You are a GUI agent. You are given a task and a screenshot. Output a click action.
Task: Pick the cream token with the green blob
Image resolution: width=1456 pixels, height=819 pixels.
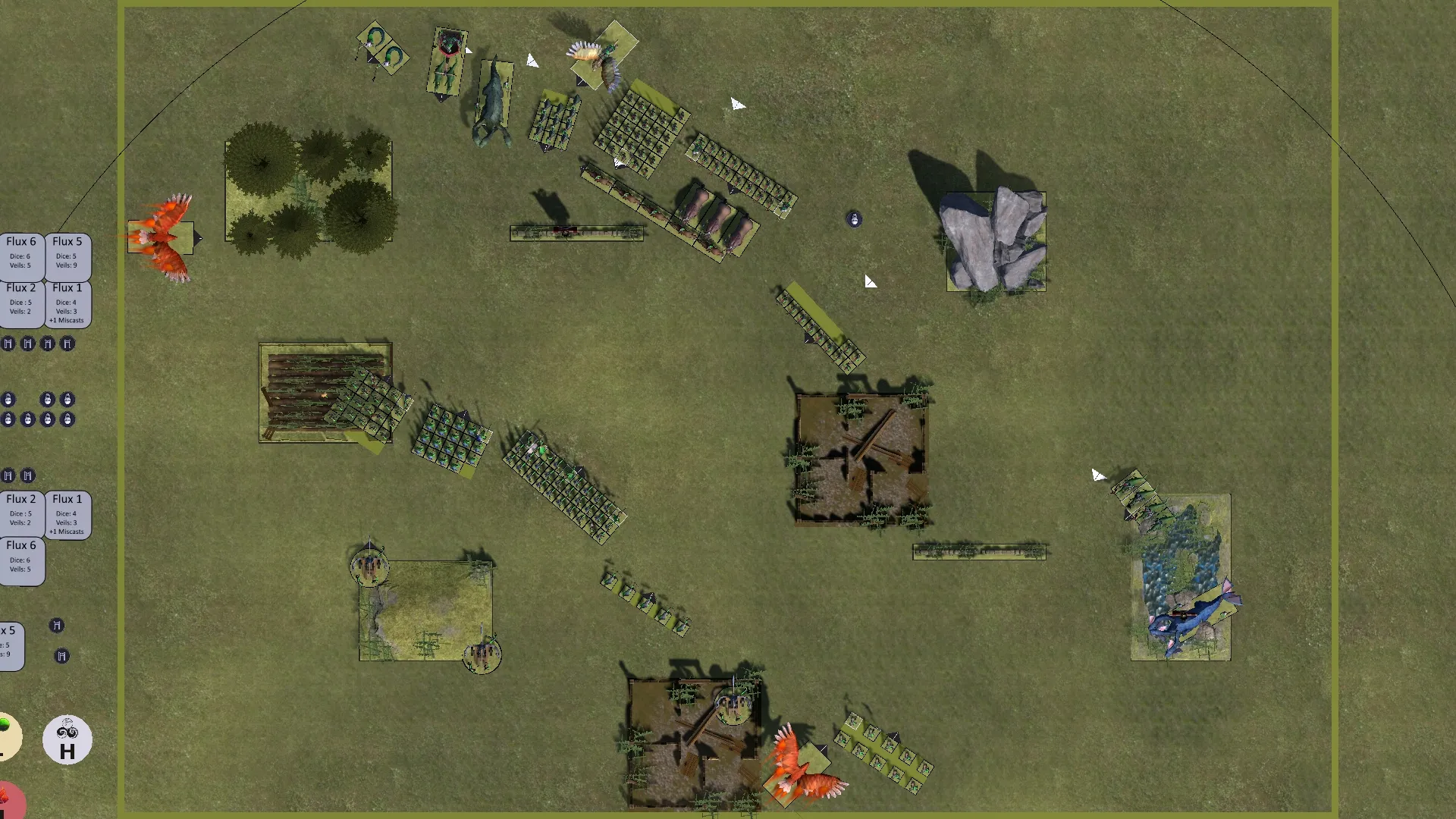click(8, 736)
